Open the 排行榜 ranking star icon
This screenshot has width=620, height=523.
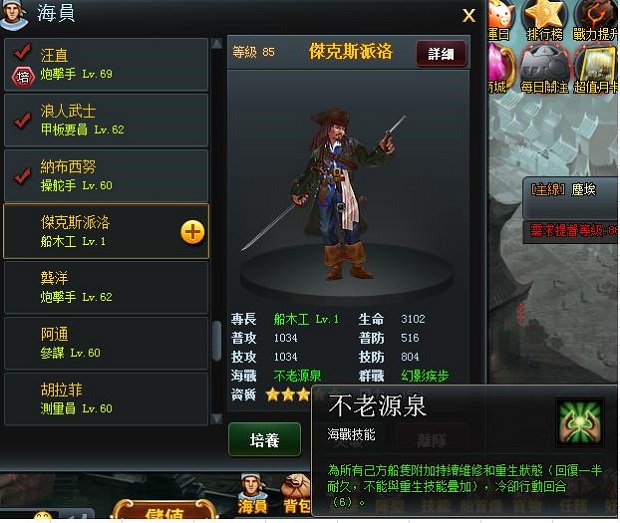coord(544,17)
